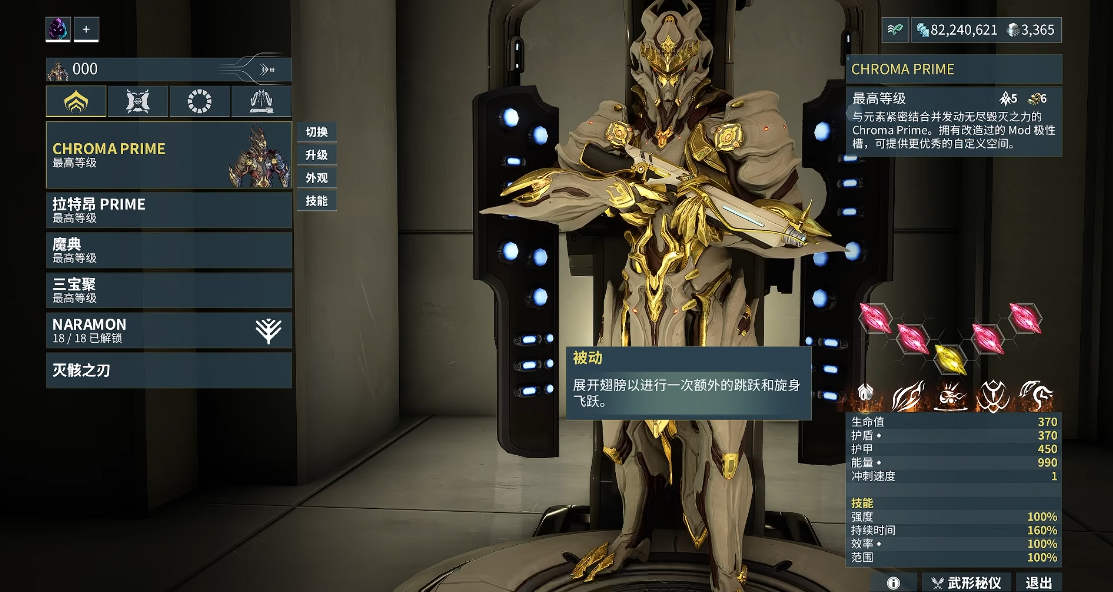
Task: Open the 技能 (abilities) button
Action: tap(316, 201)
